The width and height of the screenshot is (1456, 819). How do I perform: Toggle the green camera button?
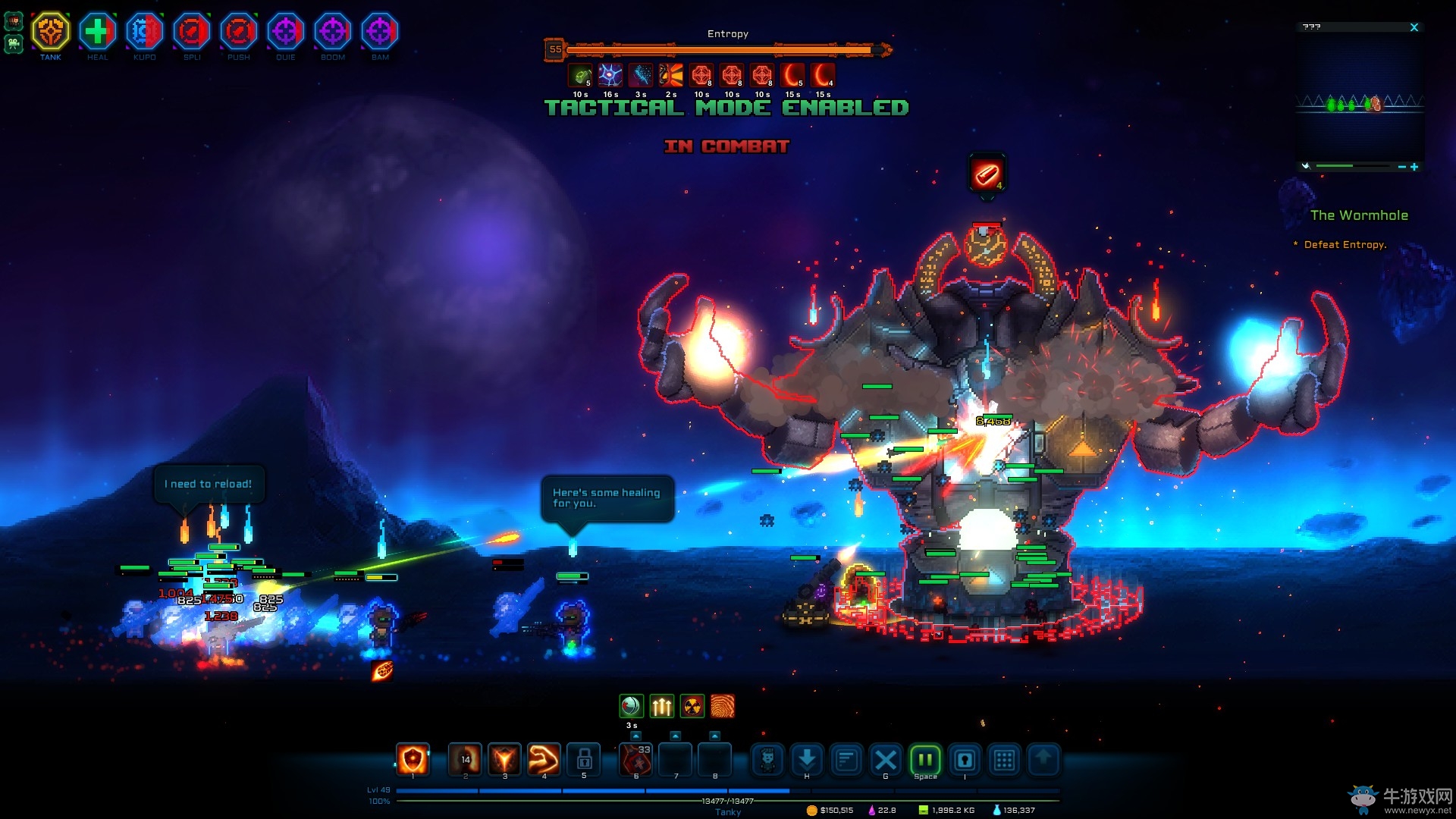[14, 44]
